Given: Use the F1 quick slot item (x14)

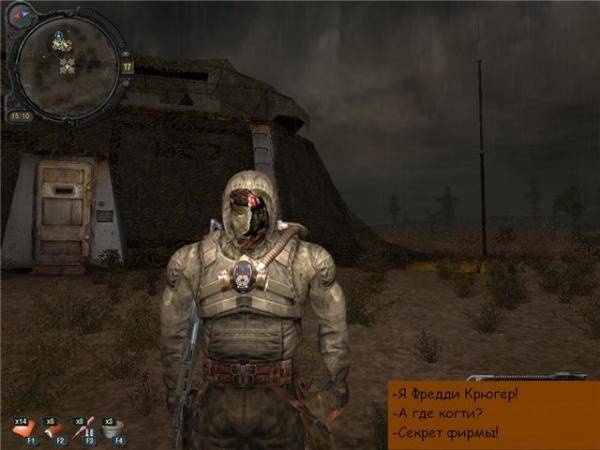Looking at the screenshot, I should [x=25, y=429].
